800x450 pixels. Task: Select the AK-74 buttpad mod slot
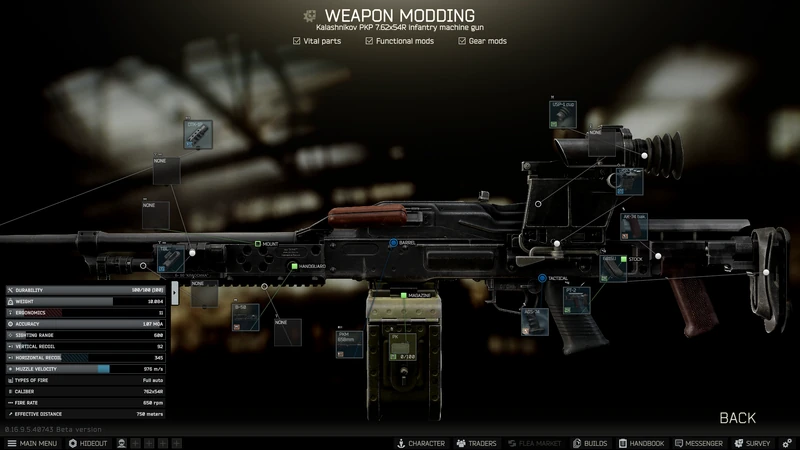[x=635, y=228]
